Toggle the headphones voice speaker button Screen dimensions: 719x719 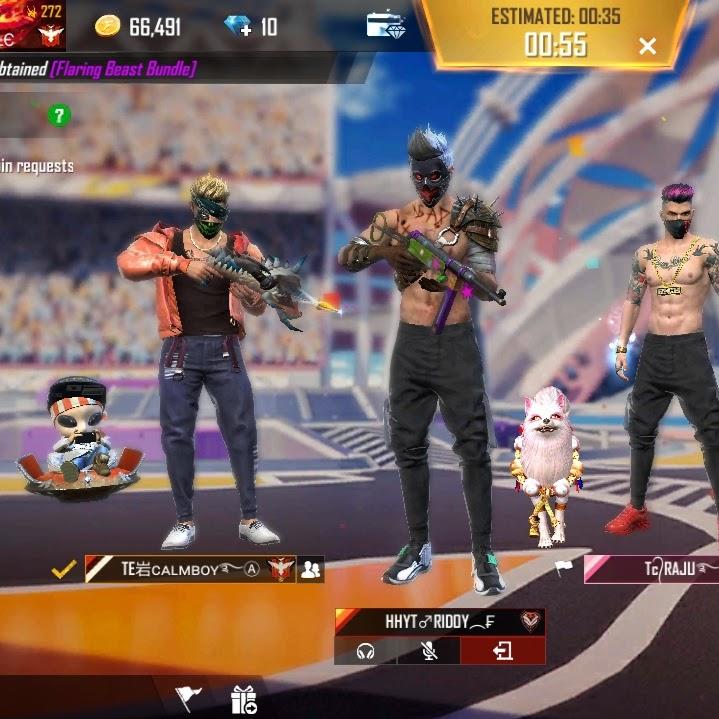coord(365,651)
